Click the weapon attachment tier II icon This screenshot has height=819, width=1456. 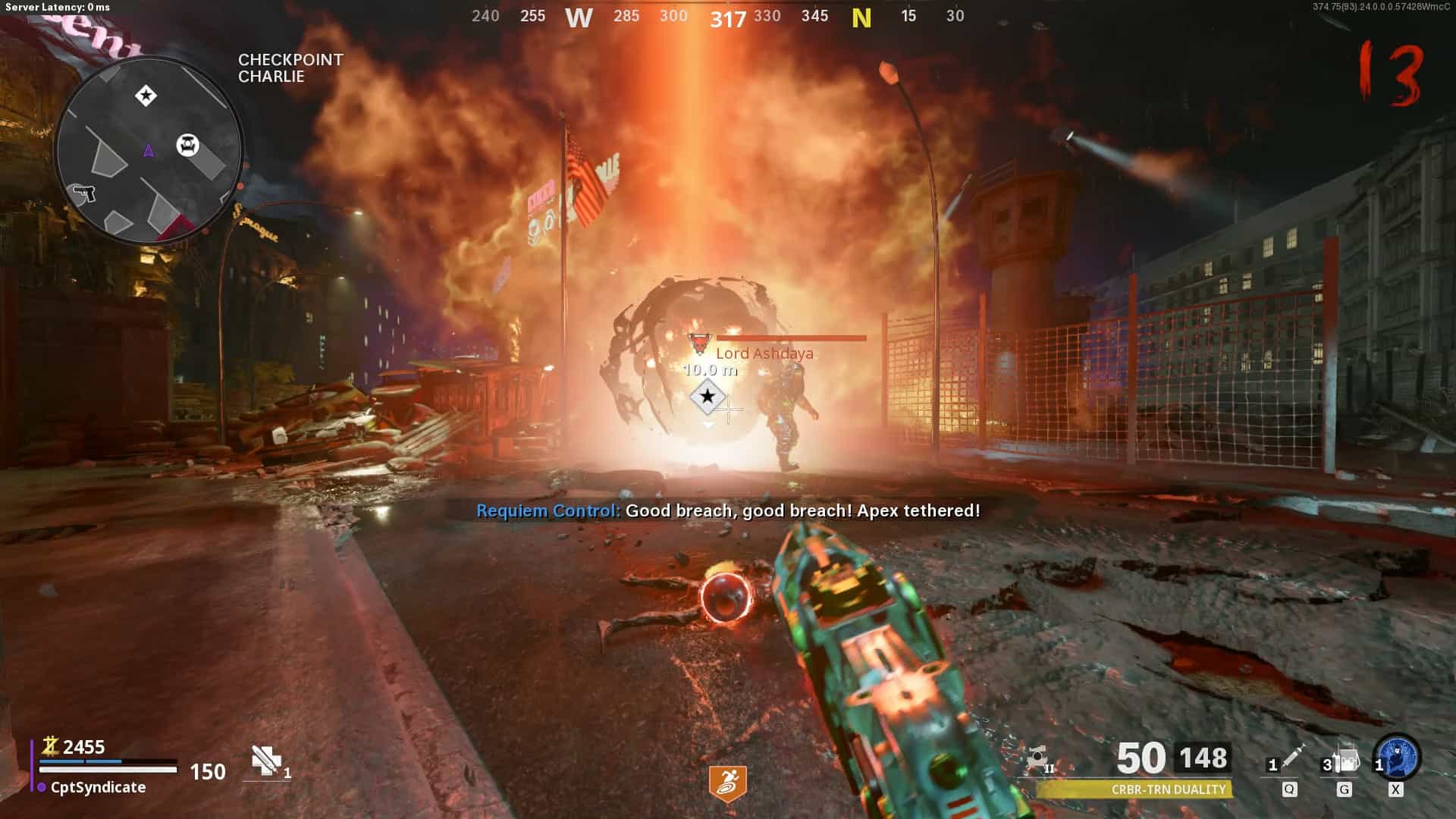[x=1038, y=758]
